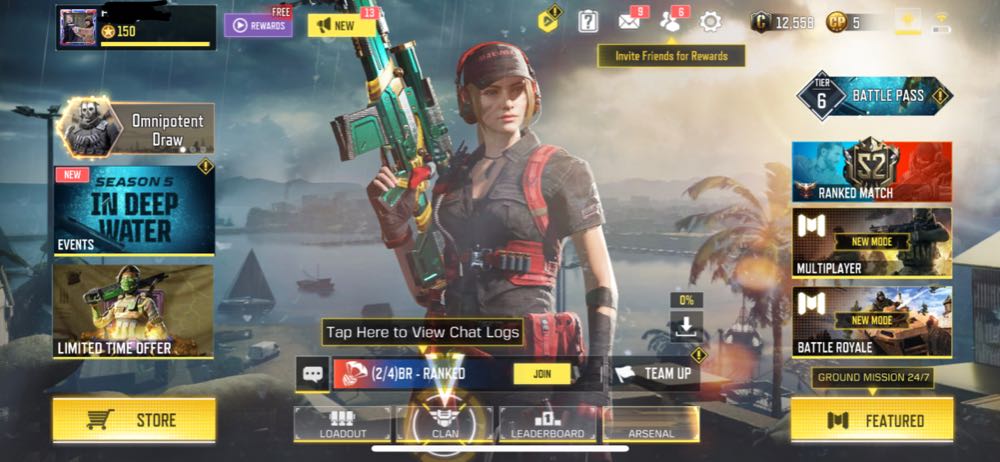Open Omnipotent Draw
1000x462 pixels.
tap(135, 129)
